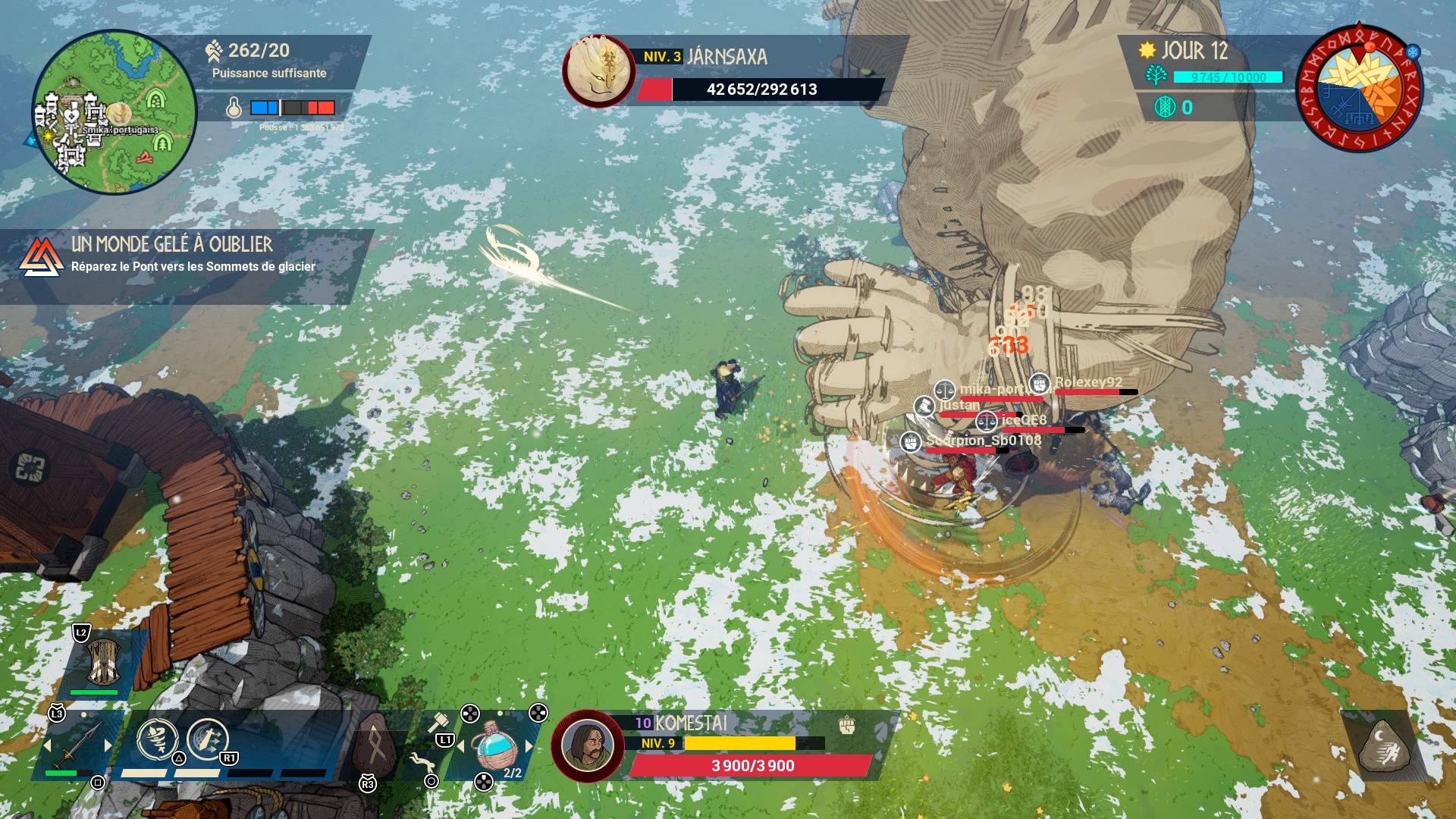Switch to the previous weapon with left arrow
This screenshot has height=819, width=1456.
tap(49, 746)
